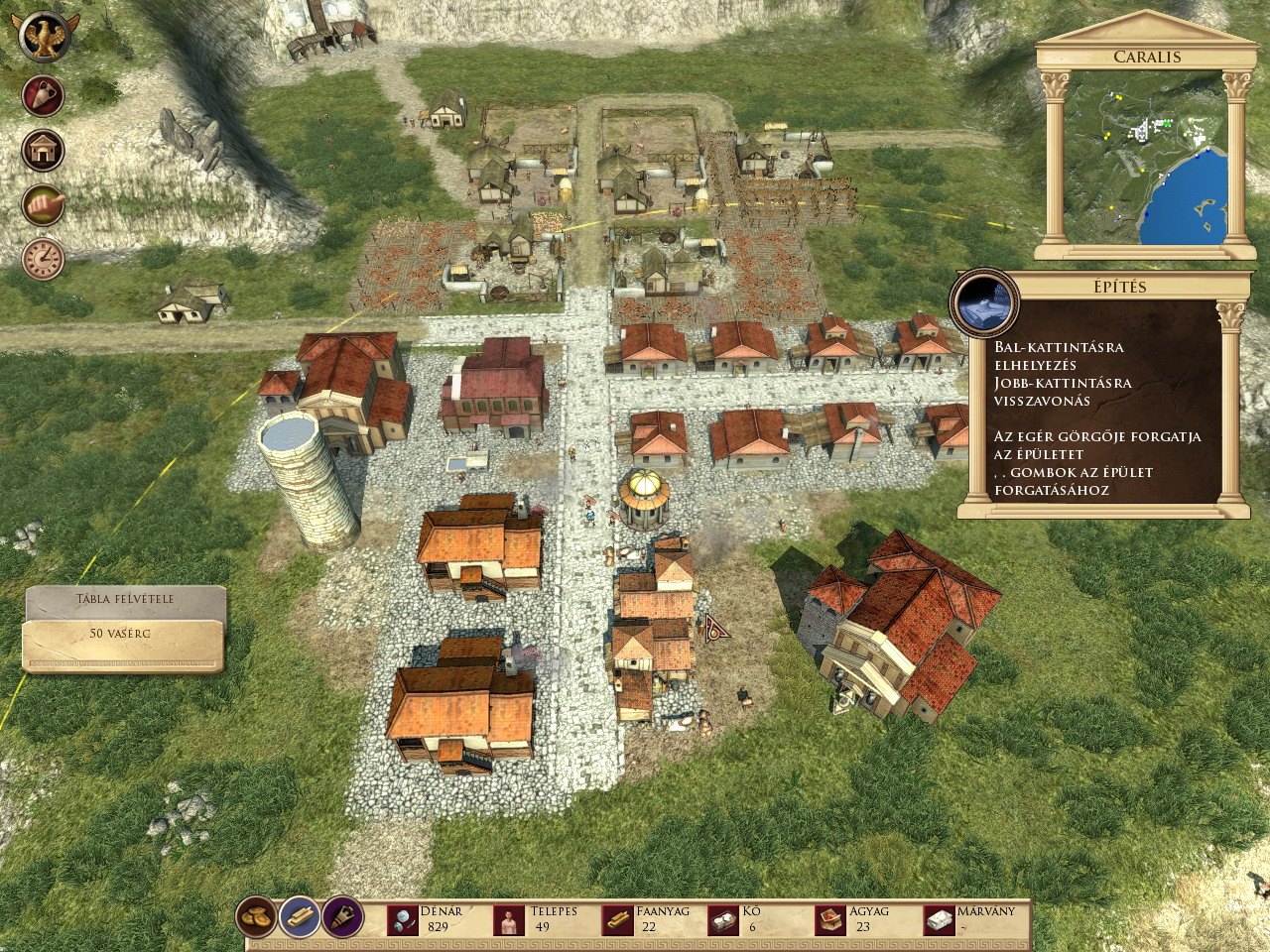This screenshot has width=1270, height=952.
Task: Click the clock game speed icon
Action: coord(43,259)
